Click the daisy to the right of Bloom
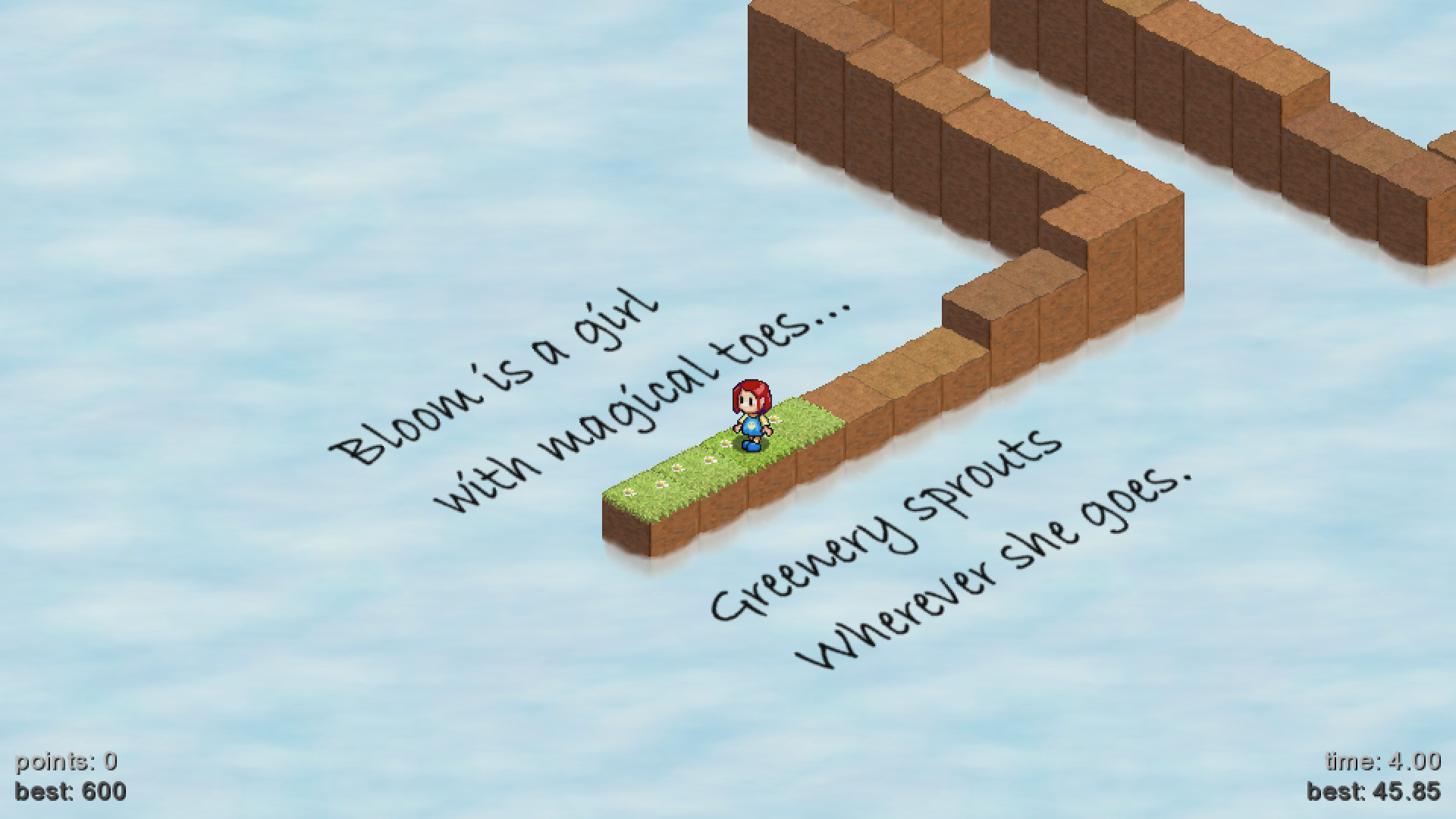1456x819 pixels. (x=775, y=420)
